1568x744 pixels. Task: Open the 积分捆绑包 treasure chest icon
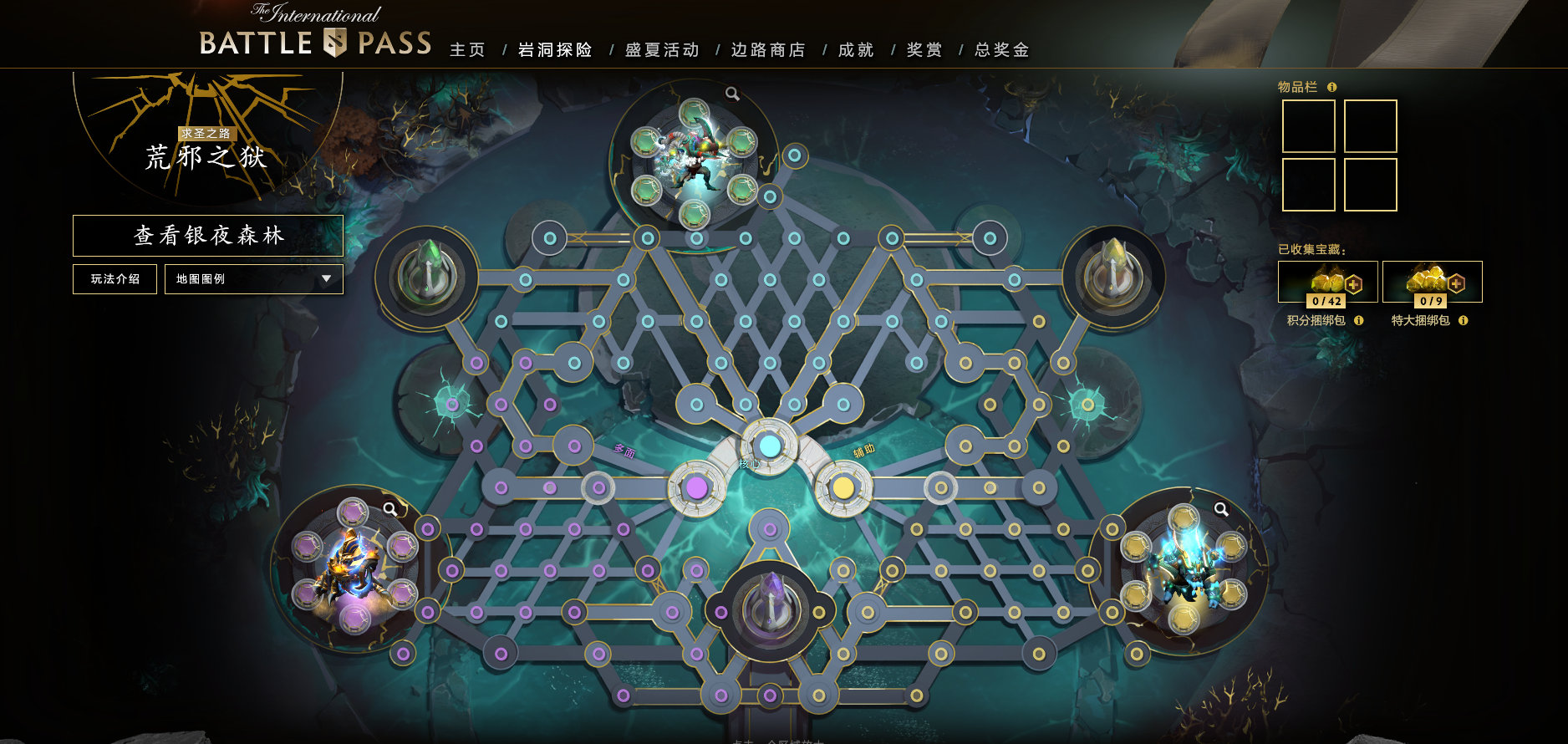click(1326, 282)
